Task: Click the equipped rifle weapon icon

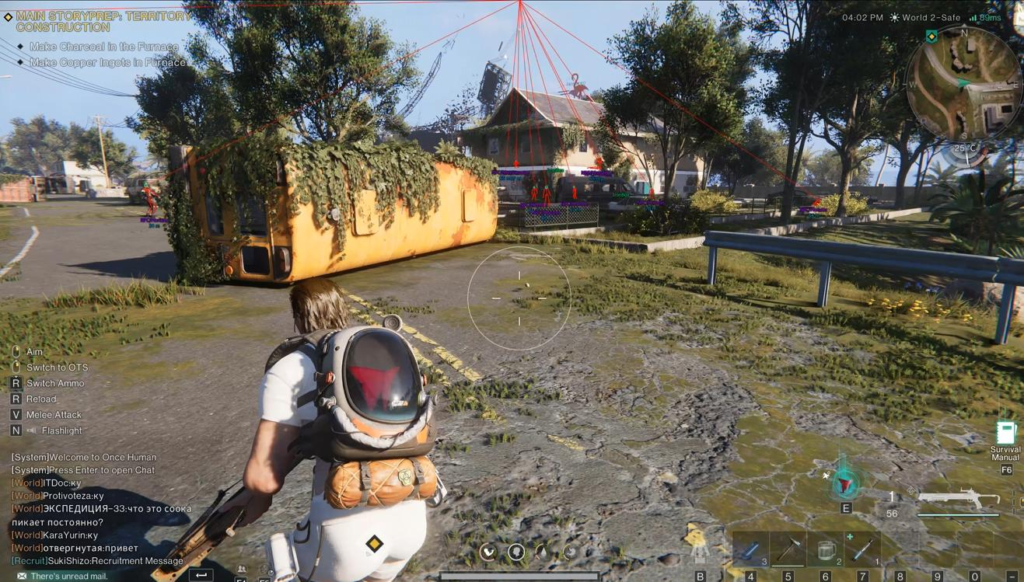Action: (x=957, y=498)
